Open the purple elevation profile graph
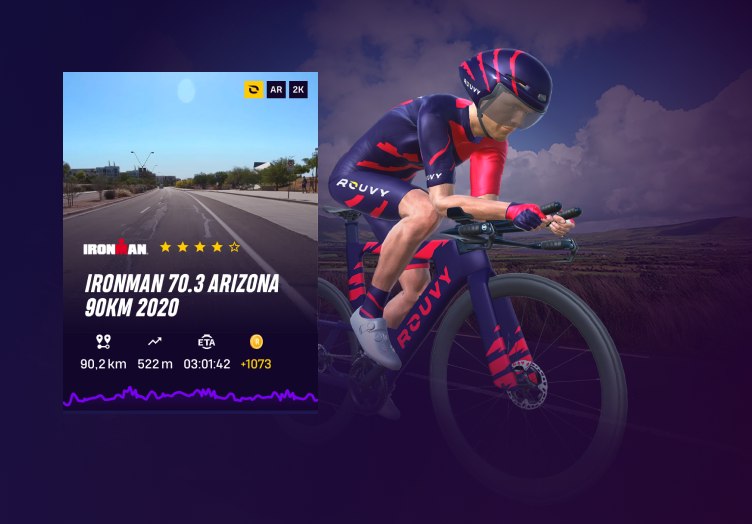This screenshot has height=524, width=752. (190, 396)
